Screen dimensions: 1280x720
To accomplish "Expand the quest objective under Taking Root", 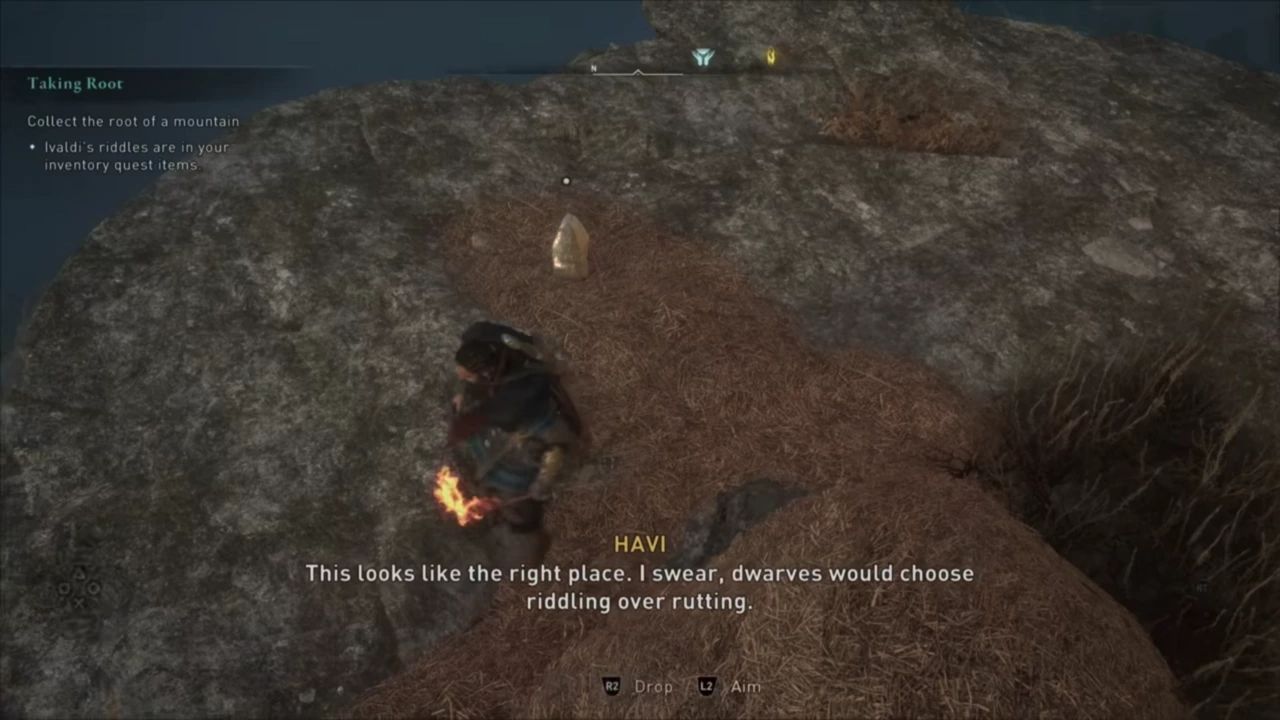I will click(x=133, y=121).
